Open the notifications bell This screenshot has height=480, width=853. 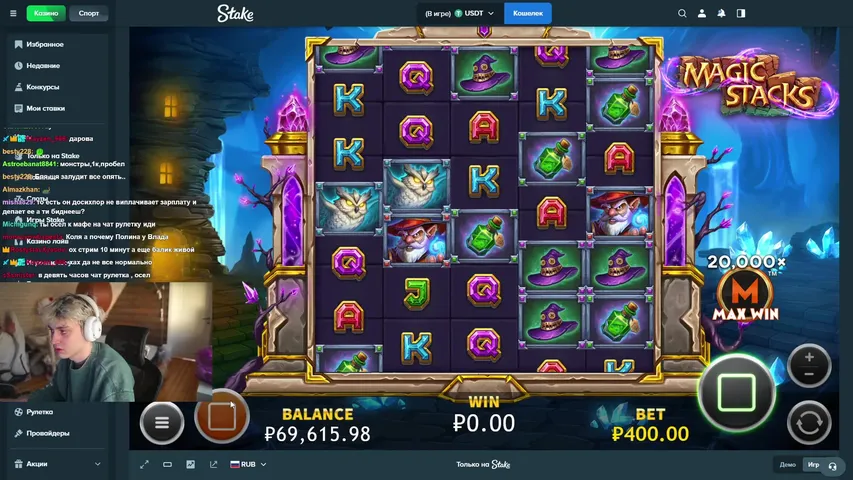pyautogui.click(x=722, y=13)
